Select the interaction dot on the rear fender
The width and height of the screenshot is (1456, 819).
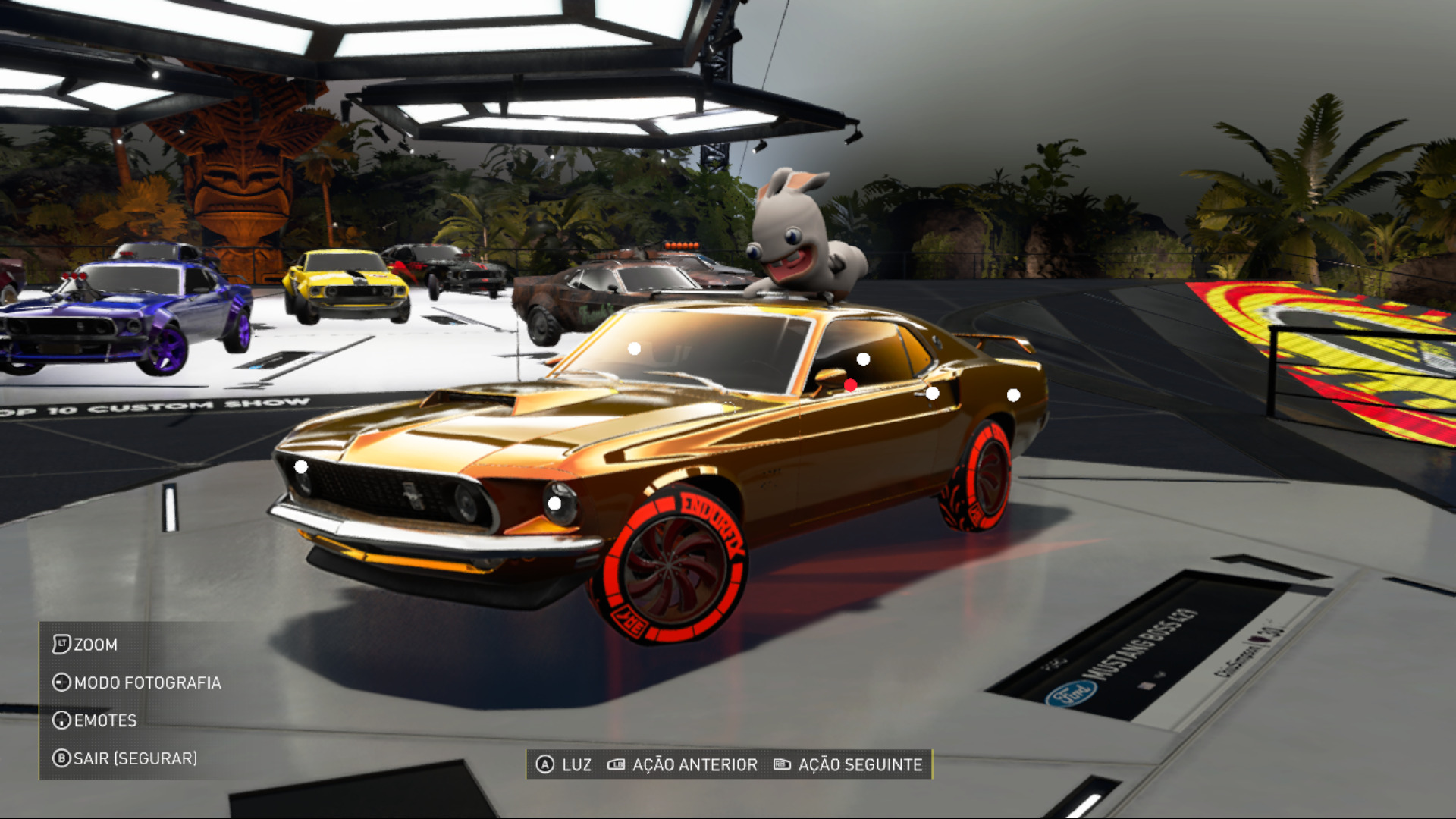[1013, 395]
